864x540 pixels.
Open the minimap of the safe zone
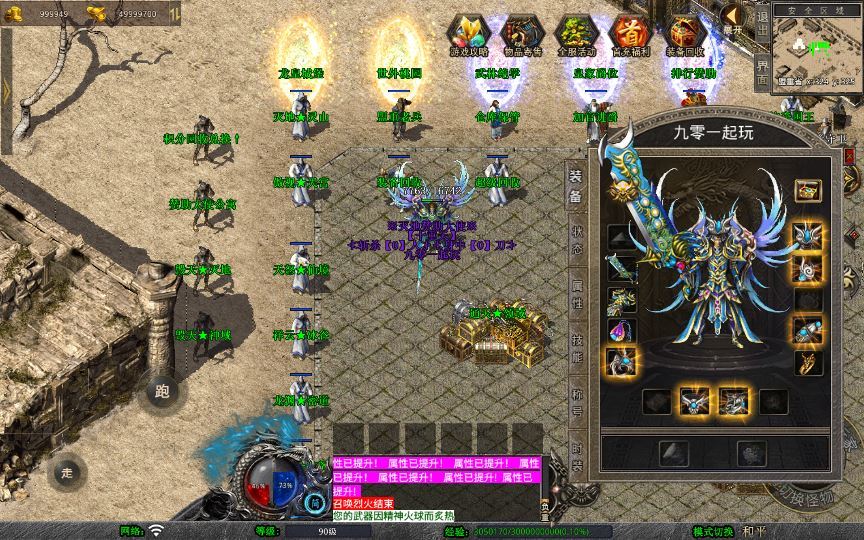[x=818, y=50]
